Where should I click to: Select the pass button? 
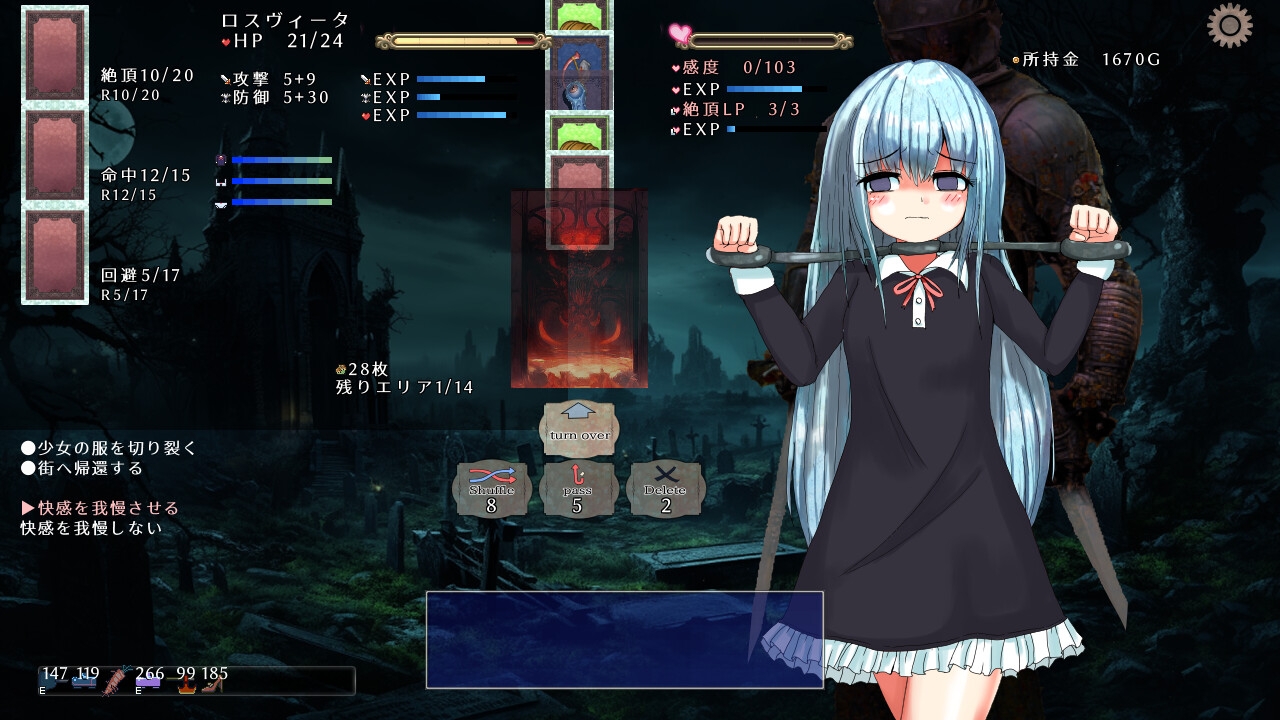click(x=577, y=490)
